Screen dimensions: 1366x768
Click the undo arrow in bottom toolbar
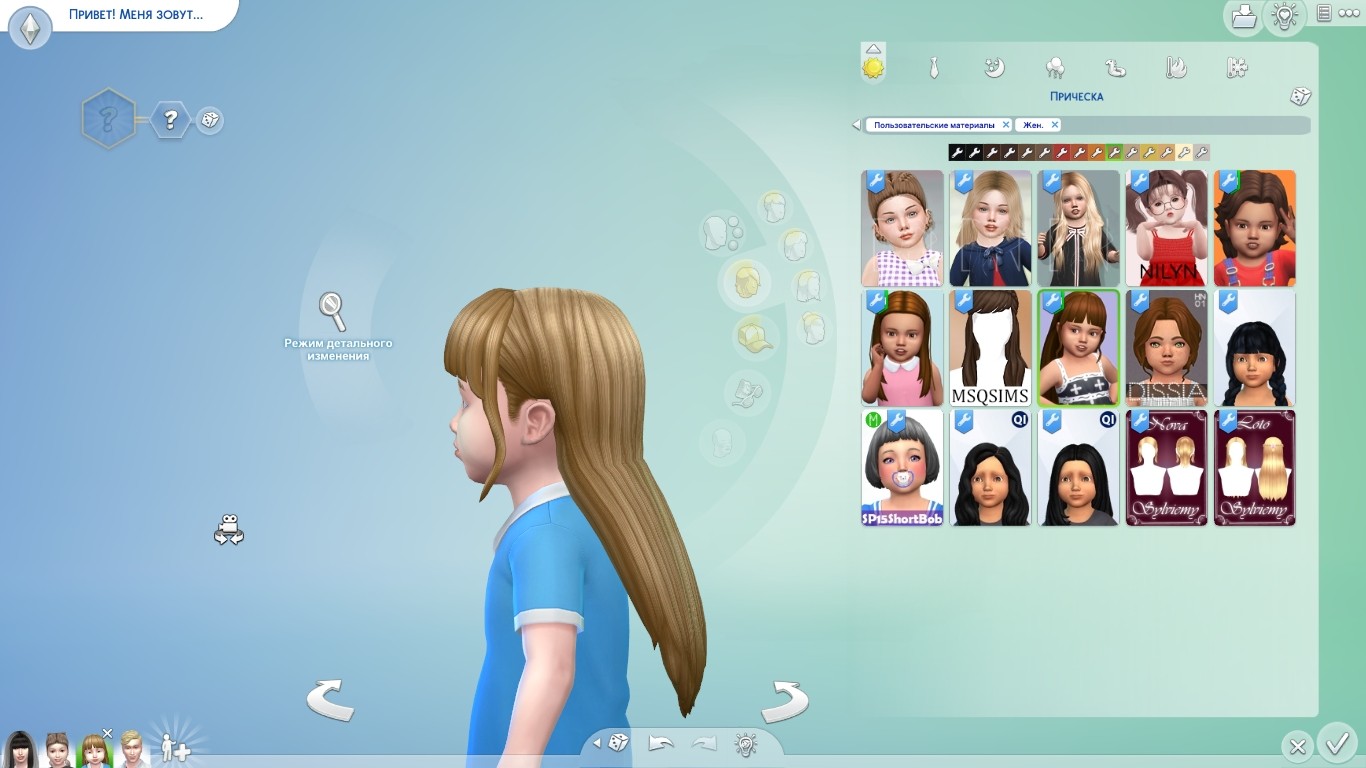pyautogui.click(x=661, y=744)
